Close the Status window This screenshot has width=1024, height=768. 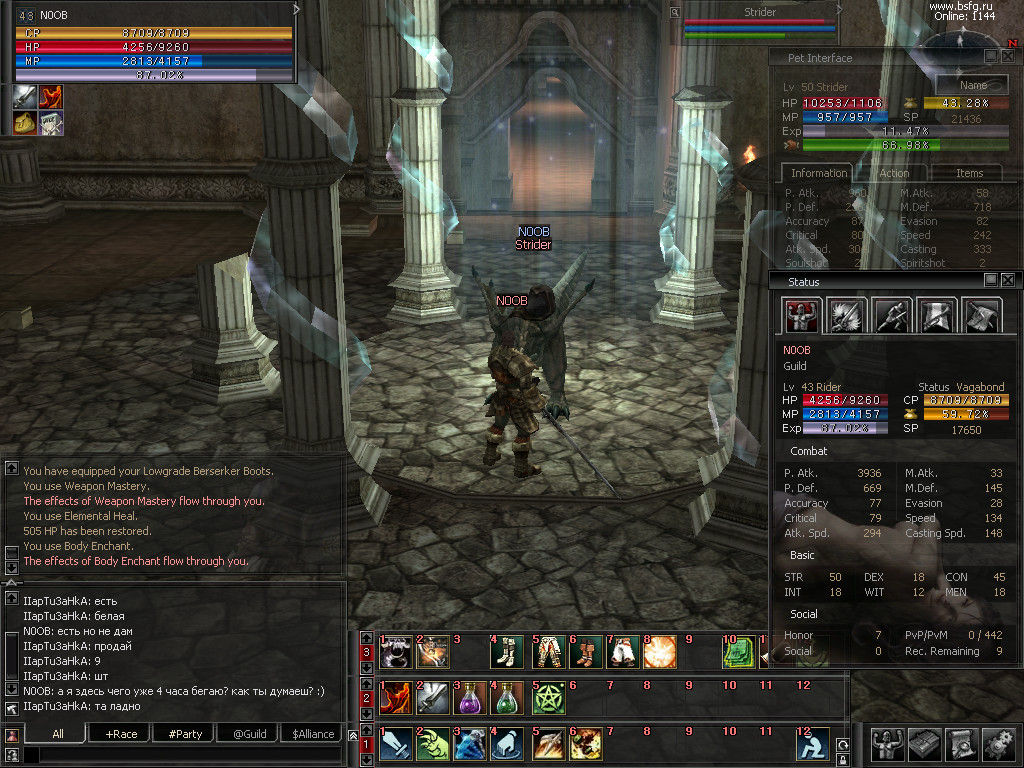pos(1007,281)
